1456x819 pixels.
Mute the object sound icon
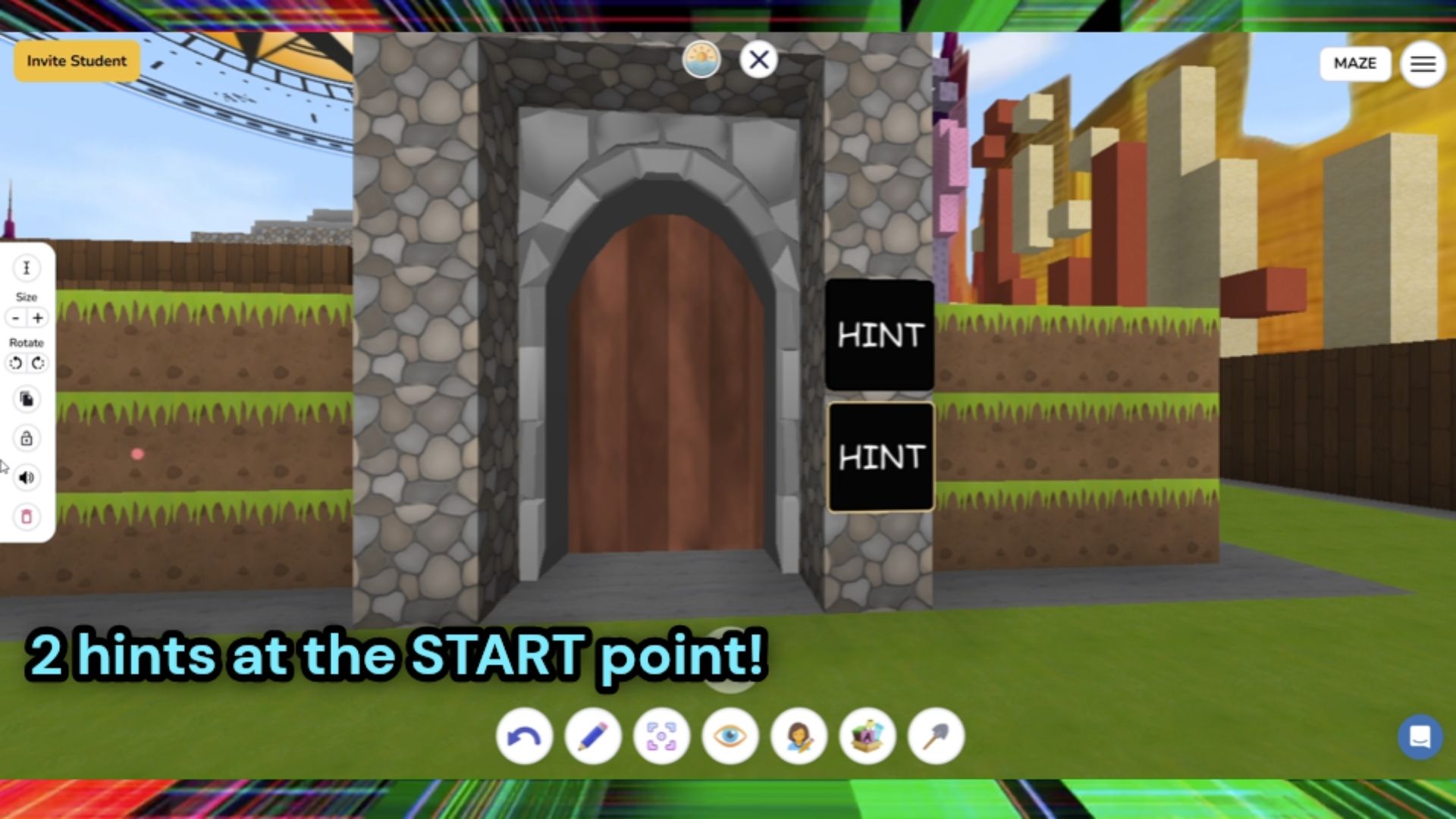click(x=27, y=477)
